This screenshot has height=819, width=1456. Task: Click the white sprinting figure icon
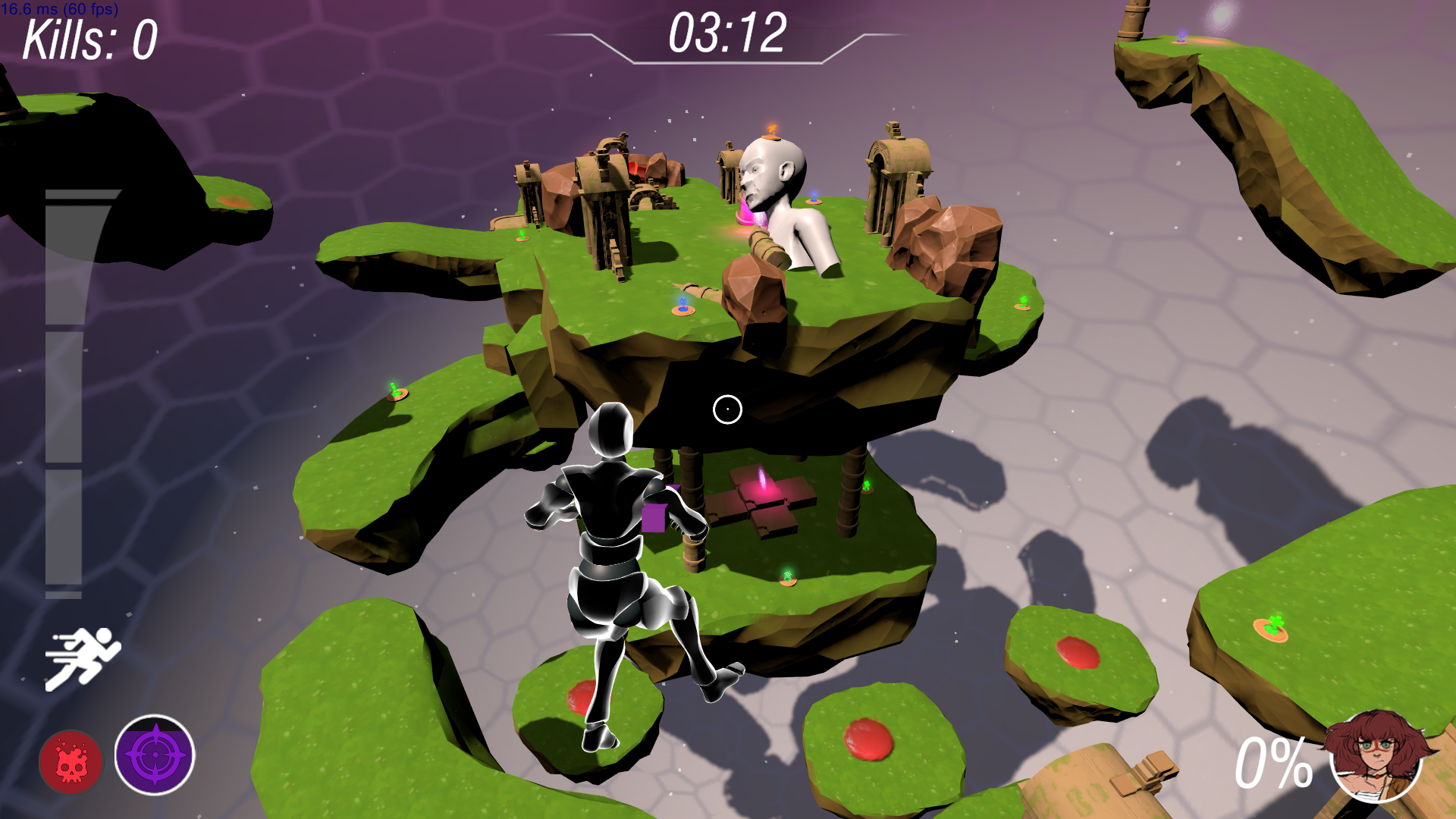83,657
